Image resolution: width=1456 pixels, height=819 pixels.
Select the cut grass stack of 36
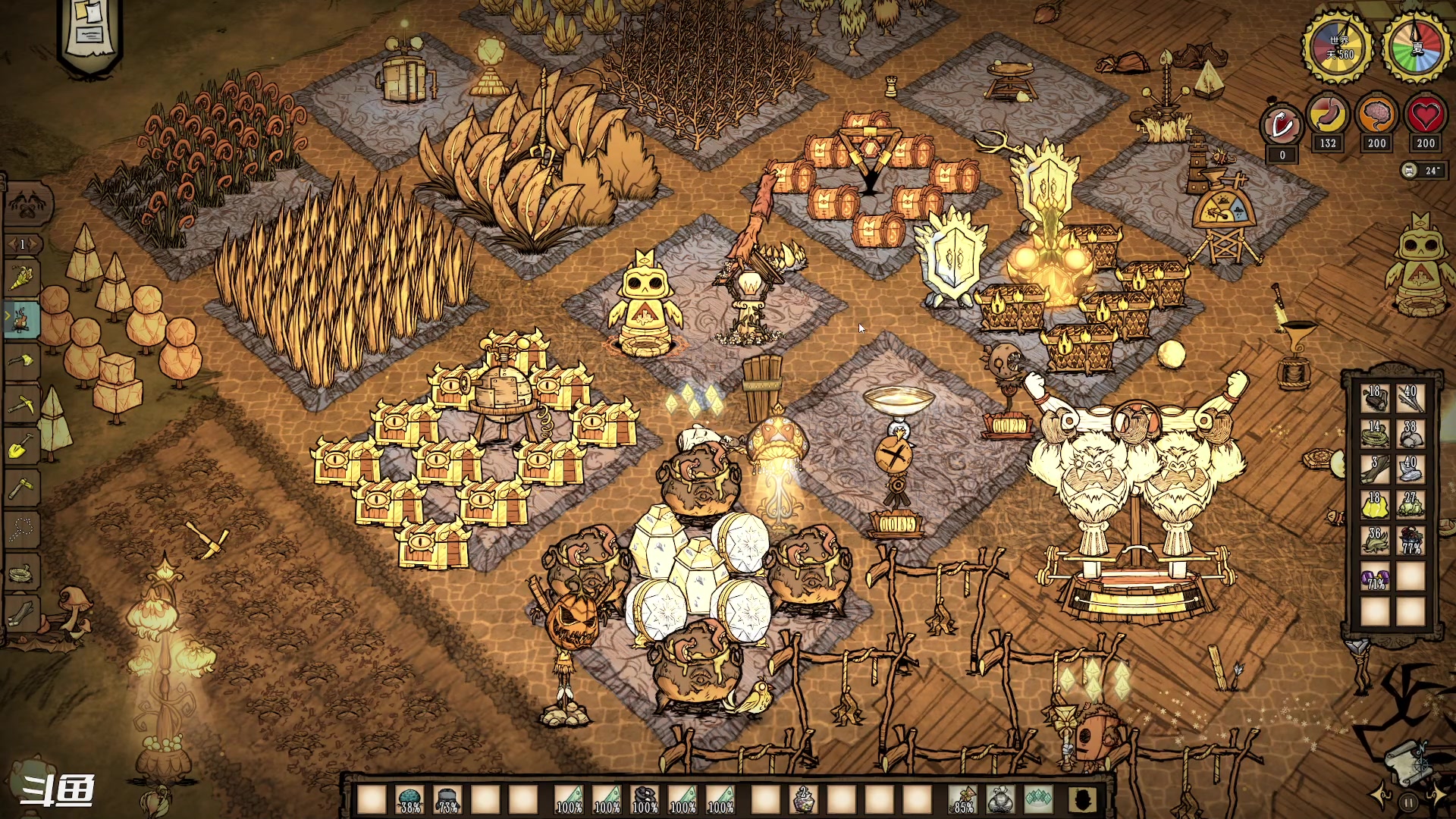tap(1375, 540)
